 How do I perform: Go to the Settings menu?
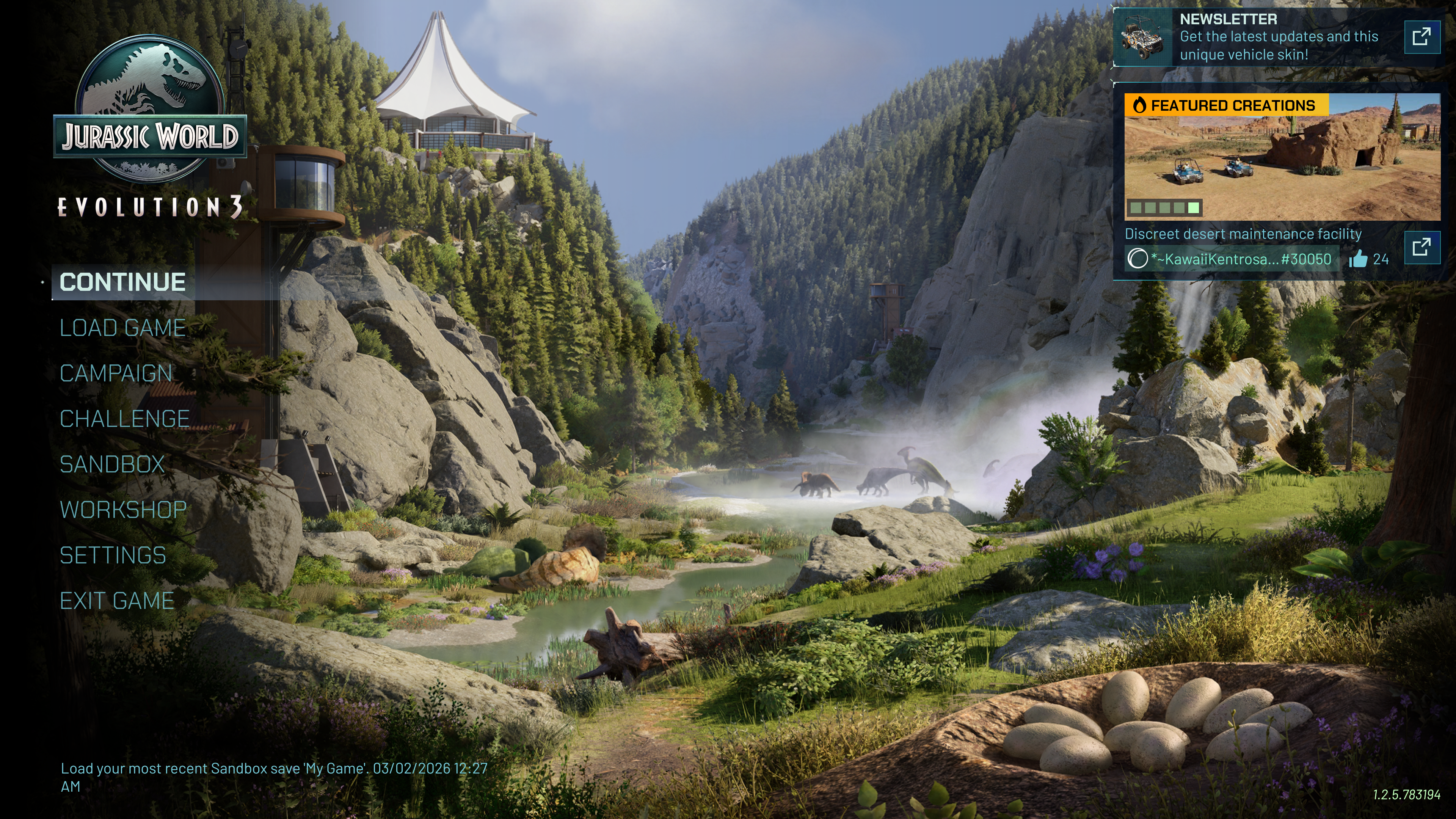[113, 555]
